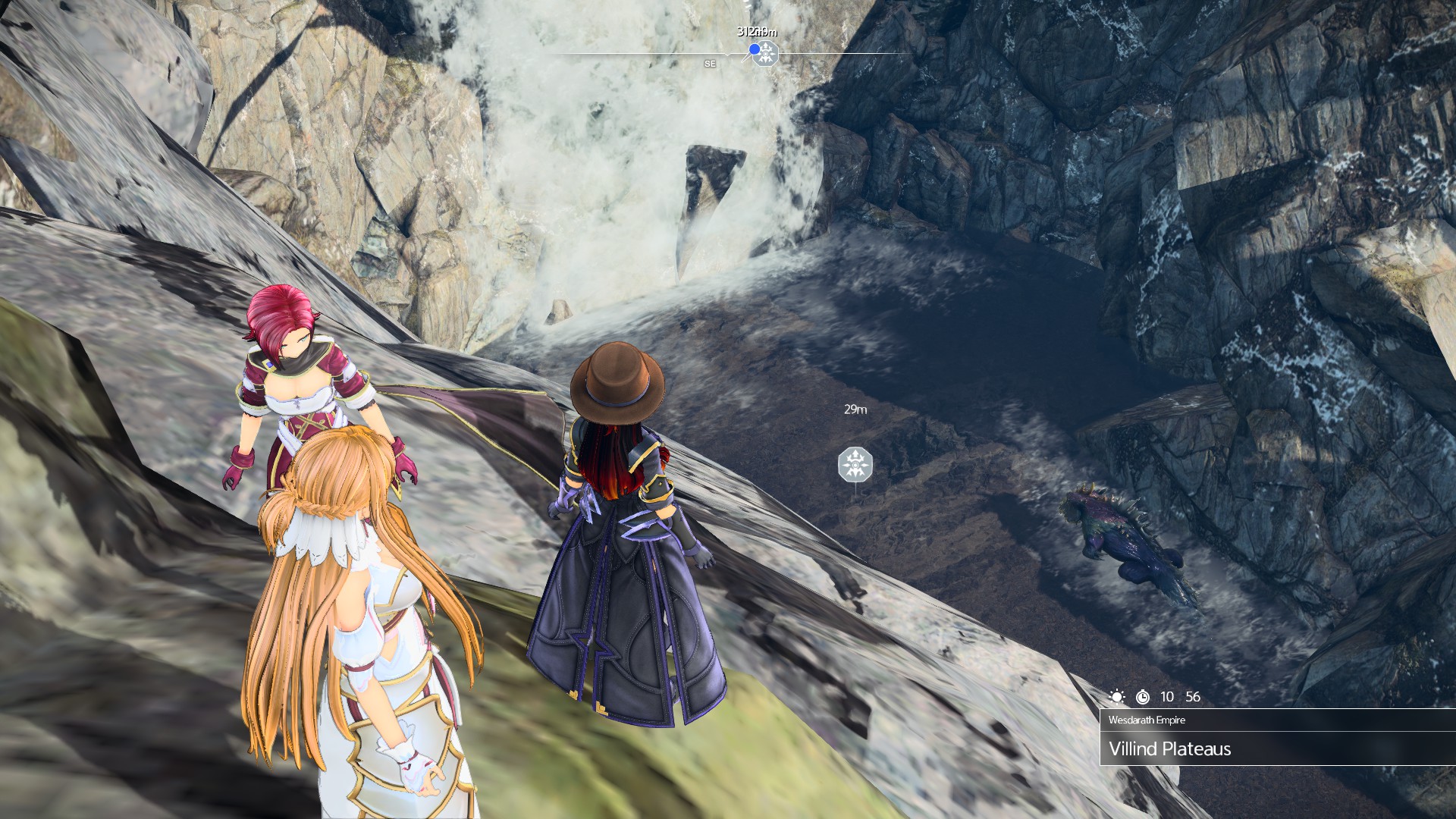Click the octagonal arrows icon on the compass bar
Image resolution: width=1456 pixels, height=819 pixels.
pos(767,54)
